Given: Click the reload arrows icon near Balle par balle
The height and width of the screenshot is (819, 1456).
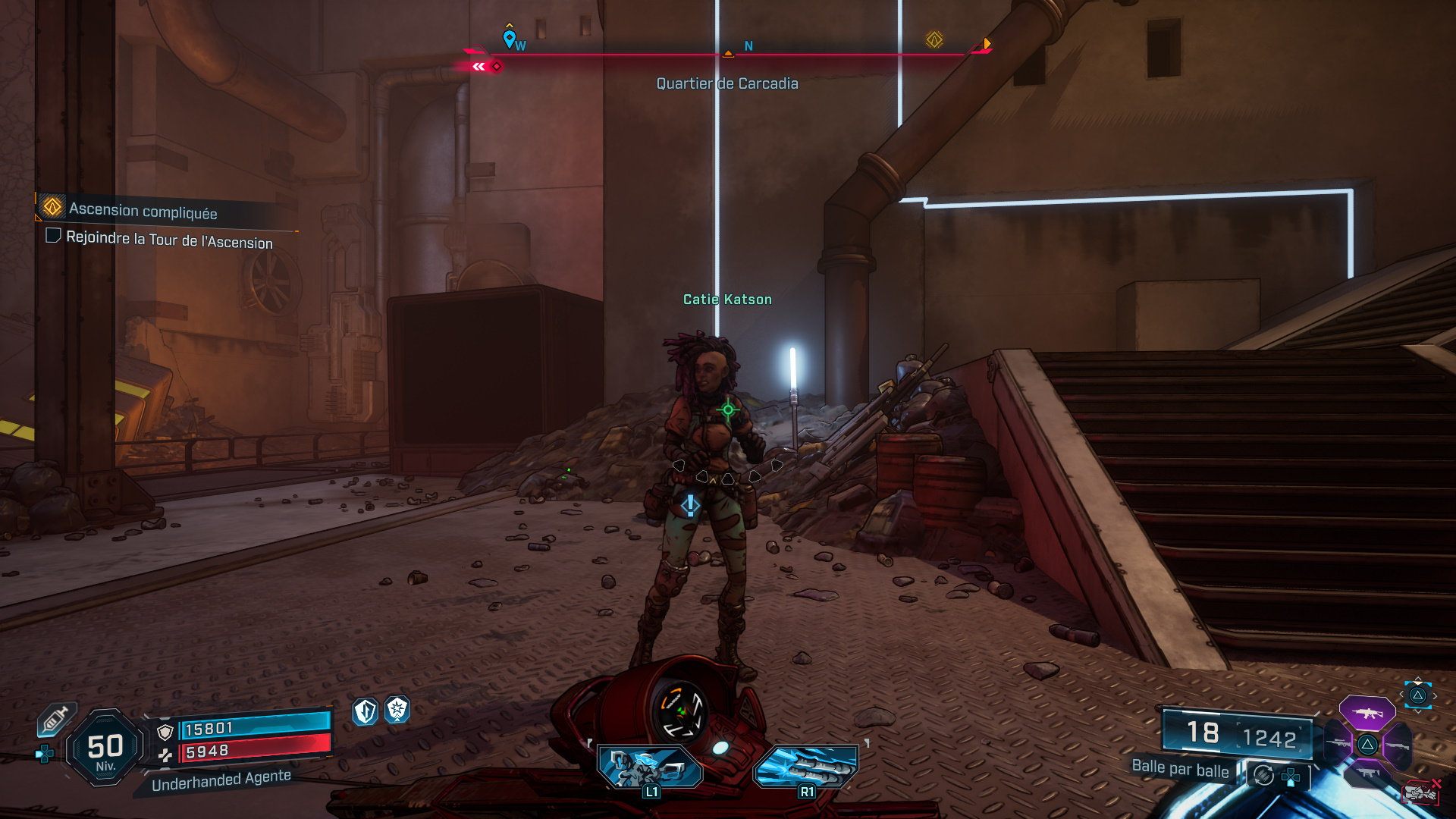Looking at the screenshot, I should point(1263,776).
